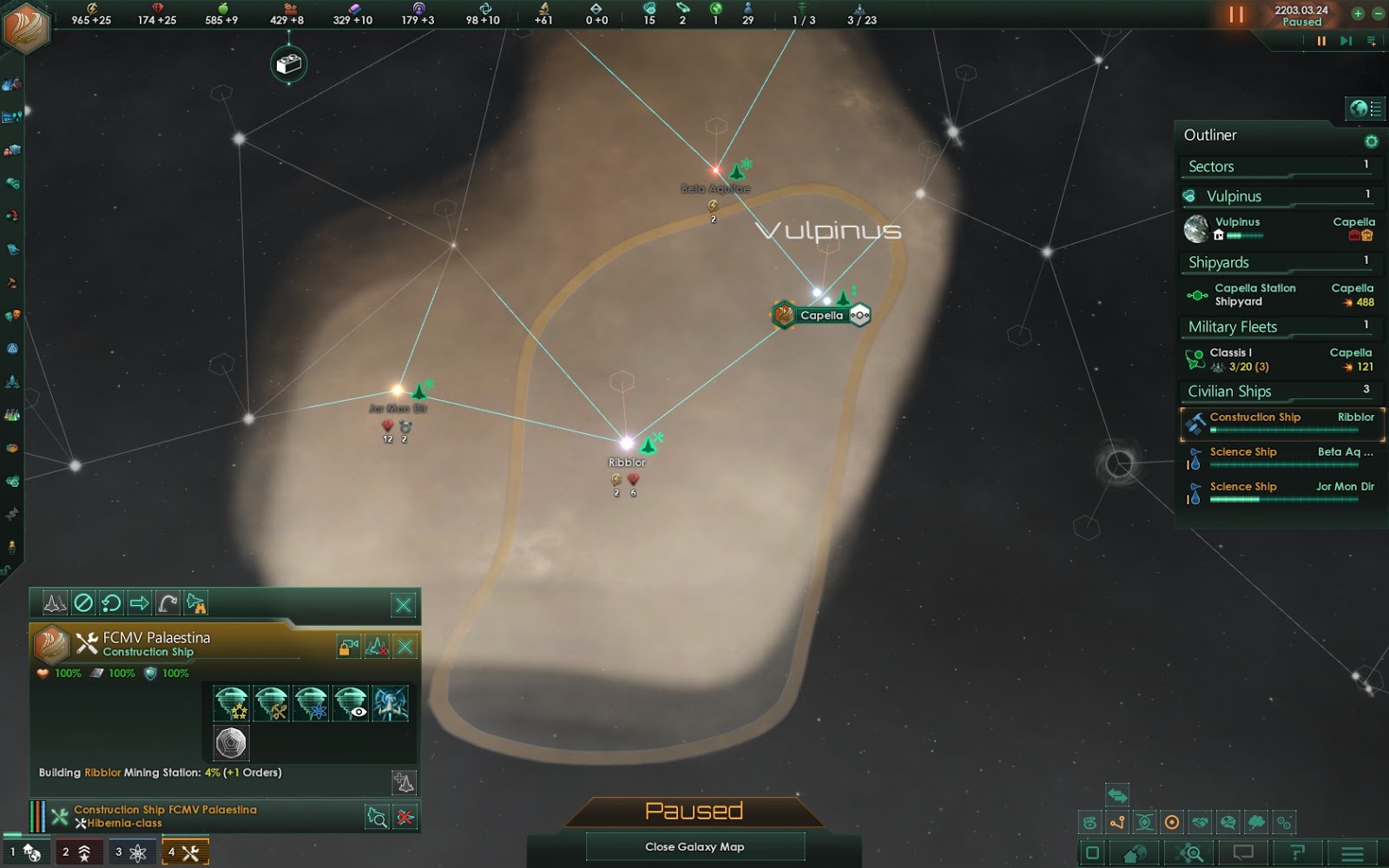Click the cancel orders icon in the ship toolbar
Image resolution: width=1389 pixels, height=868 pixels.
(83, 603)
